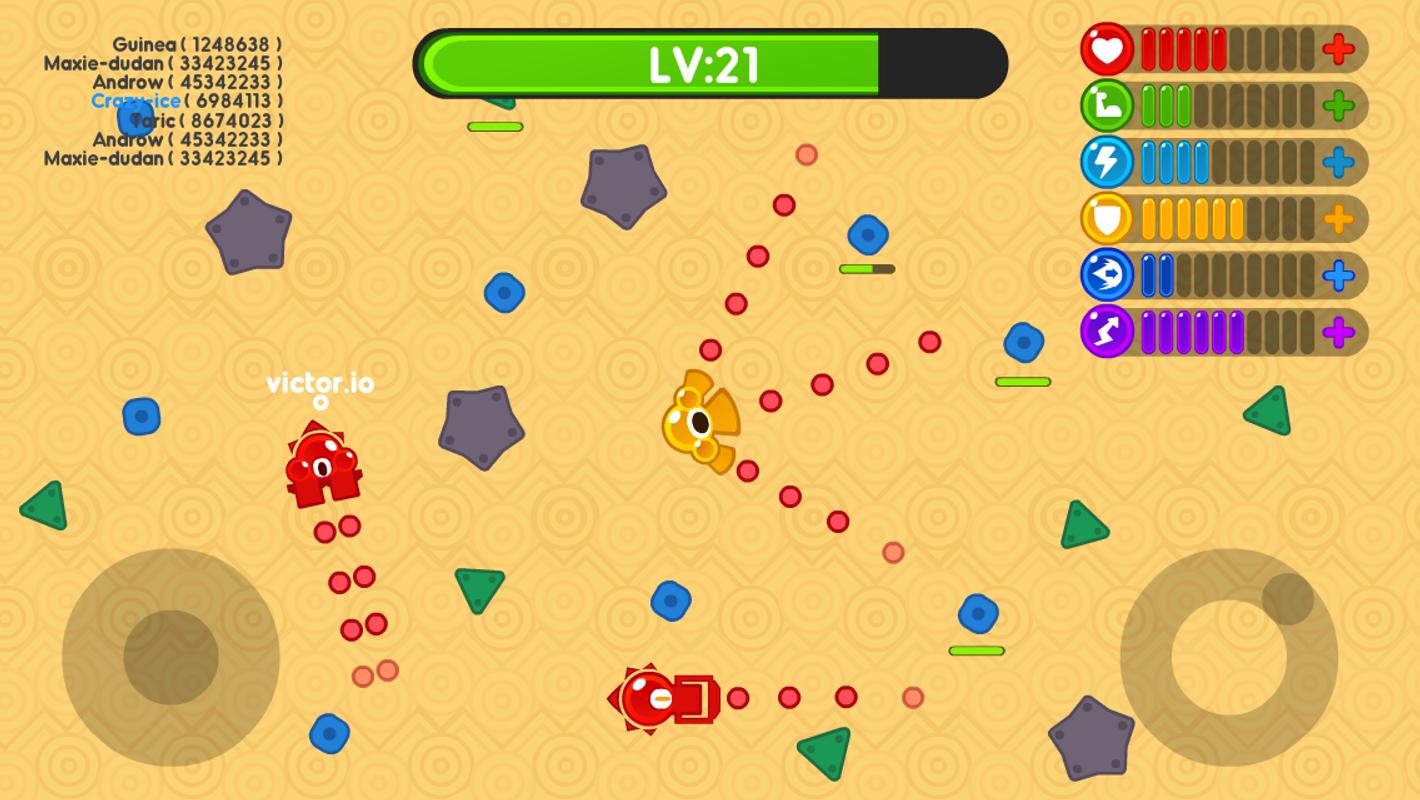The width and height of the screenshot is (1420, 800).
Task: Click the orange bird character in the center
Action: pyautogui.click(x=700, y=420)
